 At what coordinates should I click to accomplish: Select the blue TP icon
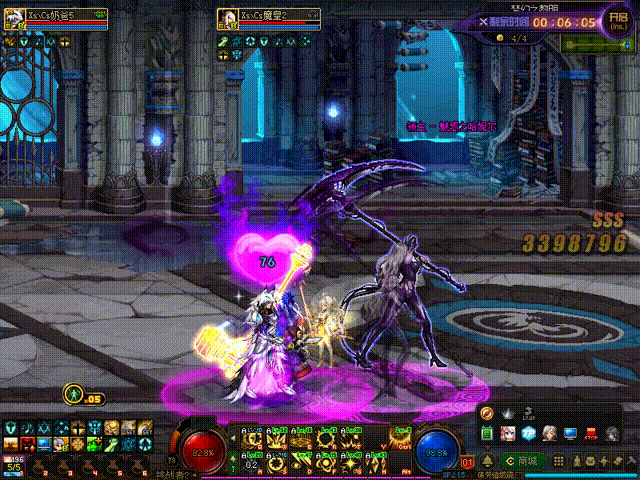tap(528, 434)
